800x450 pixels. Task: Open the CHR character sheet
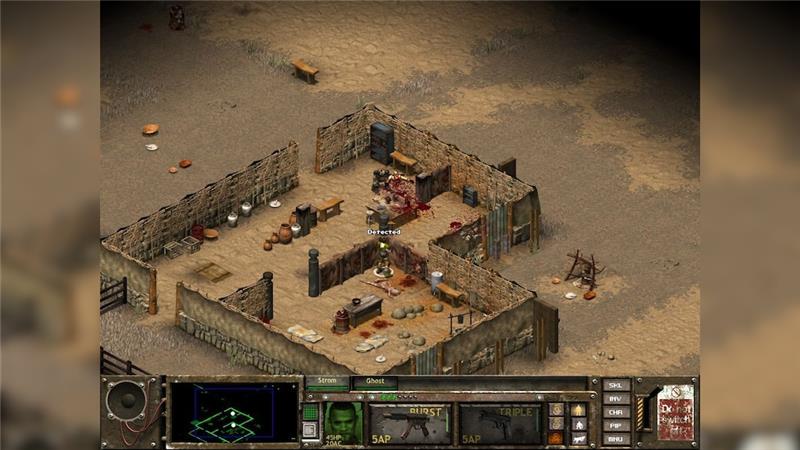(x=616, y=412)
